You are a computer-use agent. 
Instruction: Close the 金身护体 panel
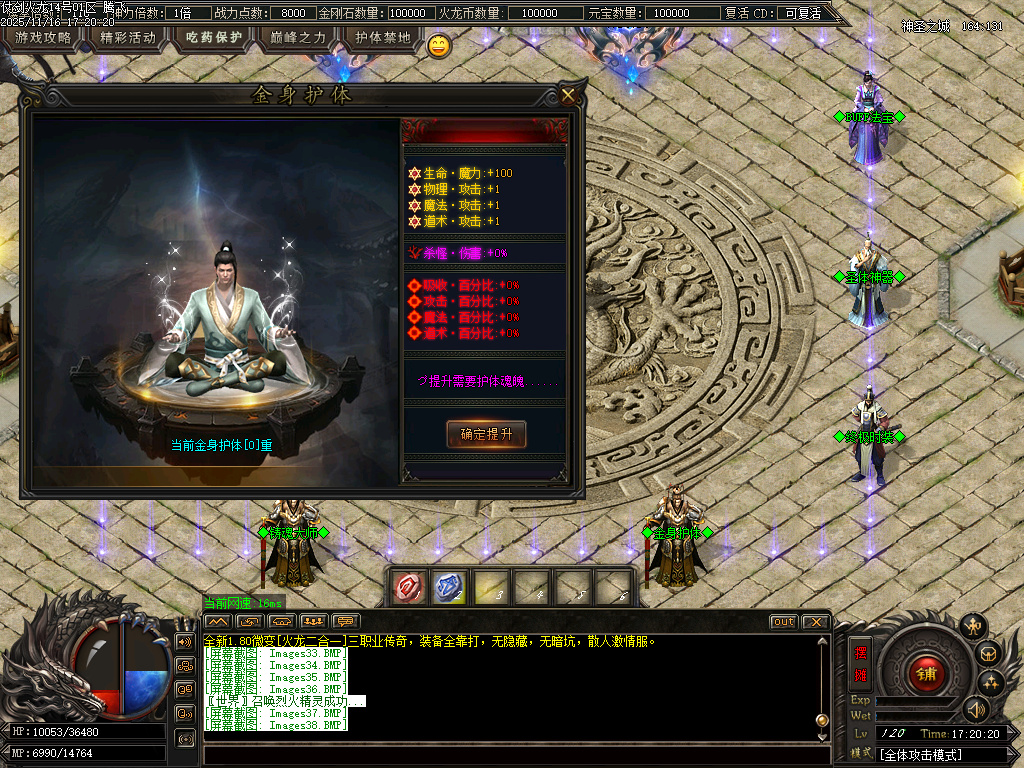(568, 95)
